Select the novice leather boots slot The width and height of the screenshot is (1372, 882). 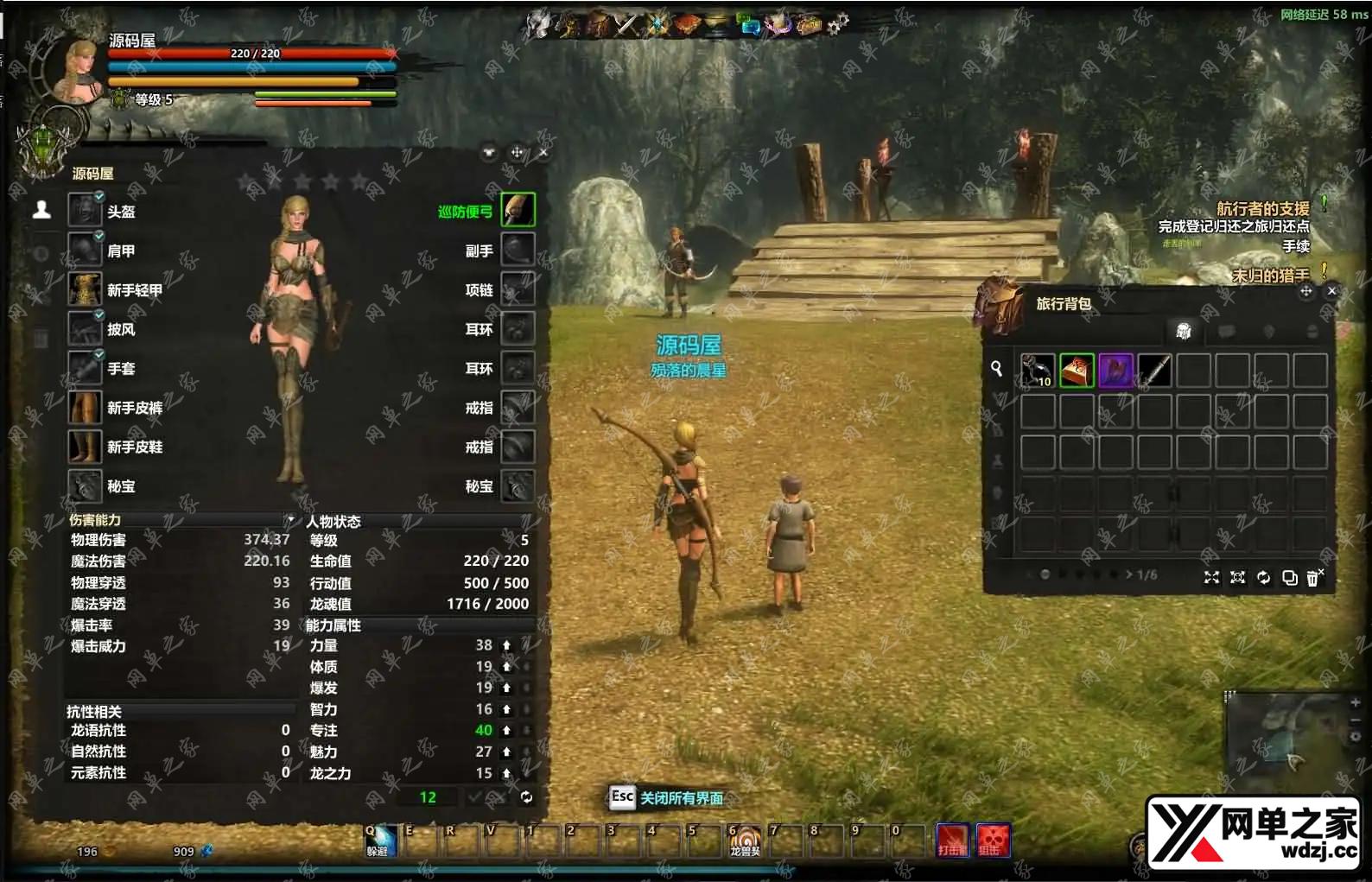point(86,447)
